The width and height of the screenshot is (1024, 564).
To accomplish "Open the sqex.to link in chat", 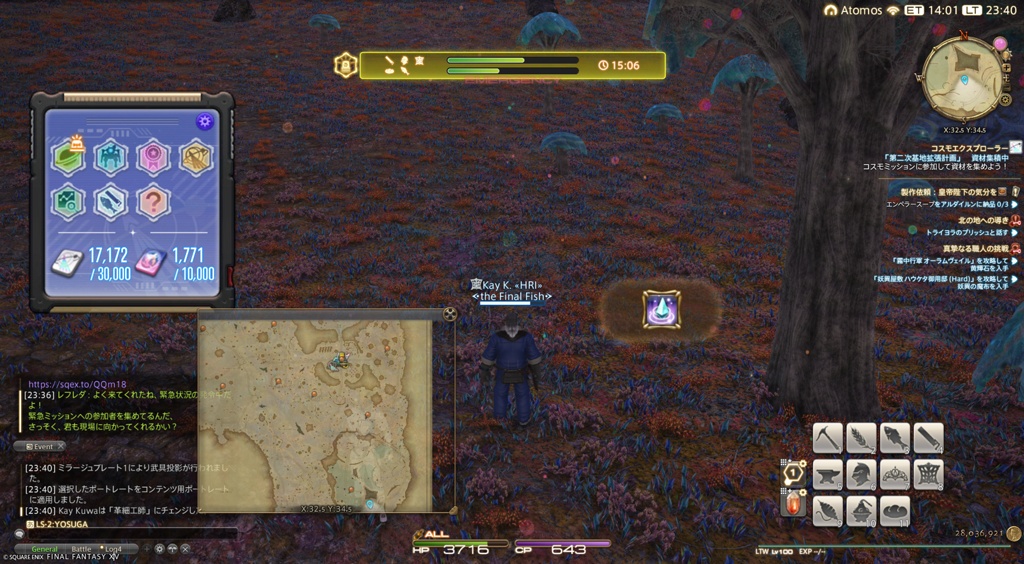I will coord(77,384).
